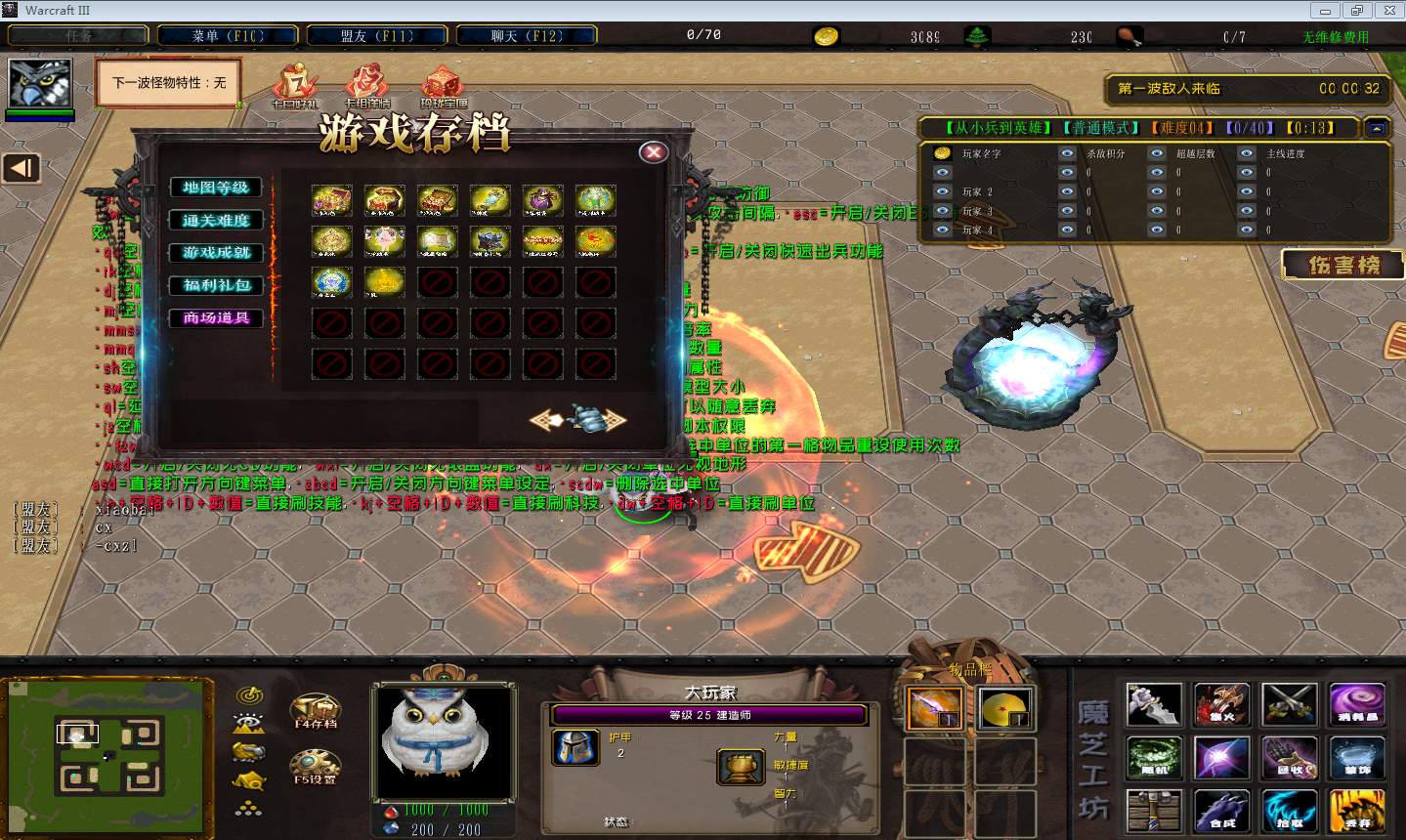
Task: Open the 消耗品 consumables purple swirl icon
Action: pos(1356,704)
